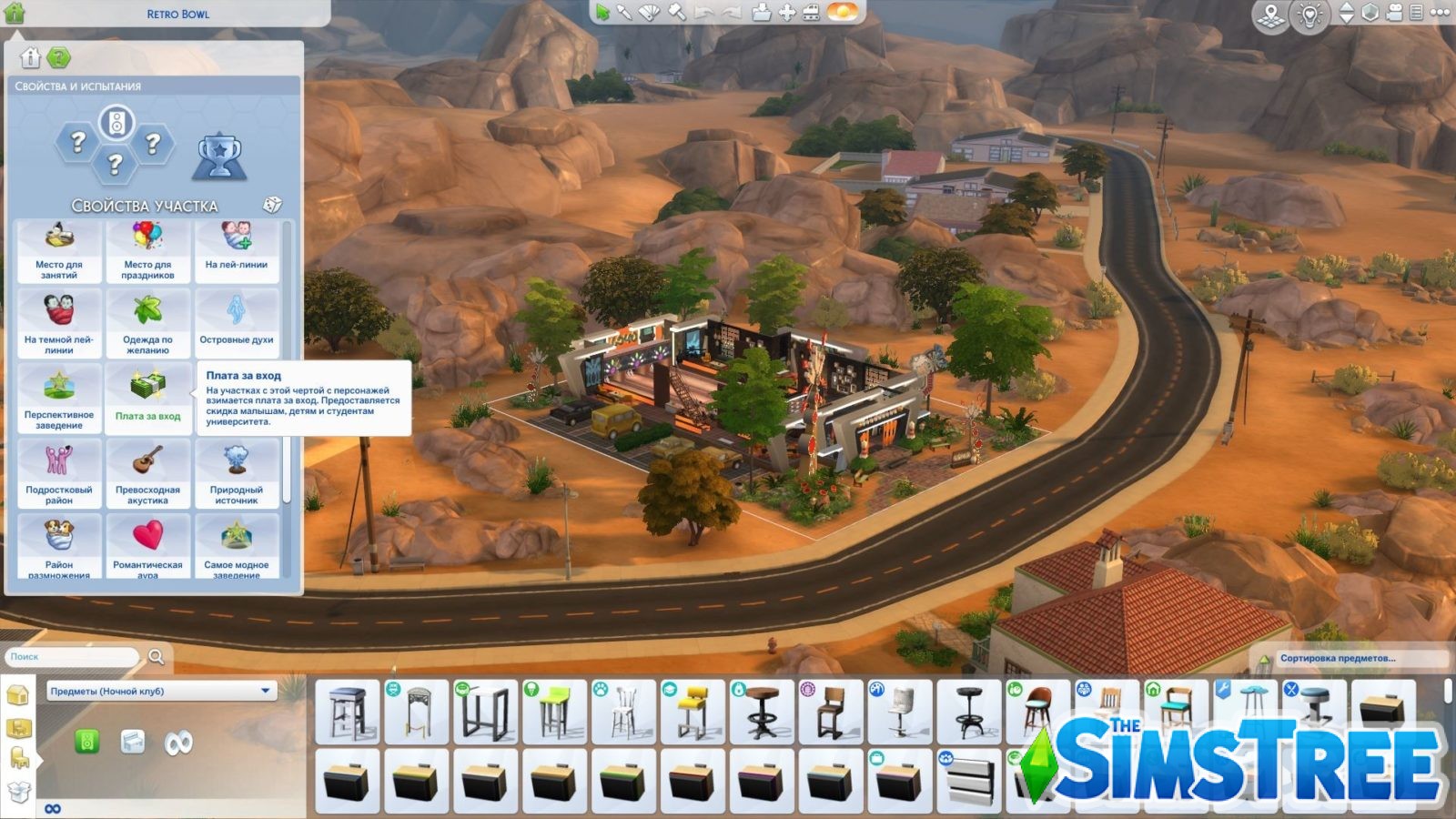Open the map view icon in the top right
The height and width of the screenshot is (819, 1456).
pyautogui.click(x=1269, y=13)
